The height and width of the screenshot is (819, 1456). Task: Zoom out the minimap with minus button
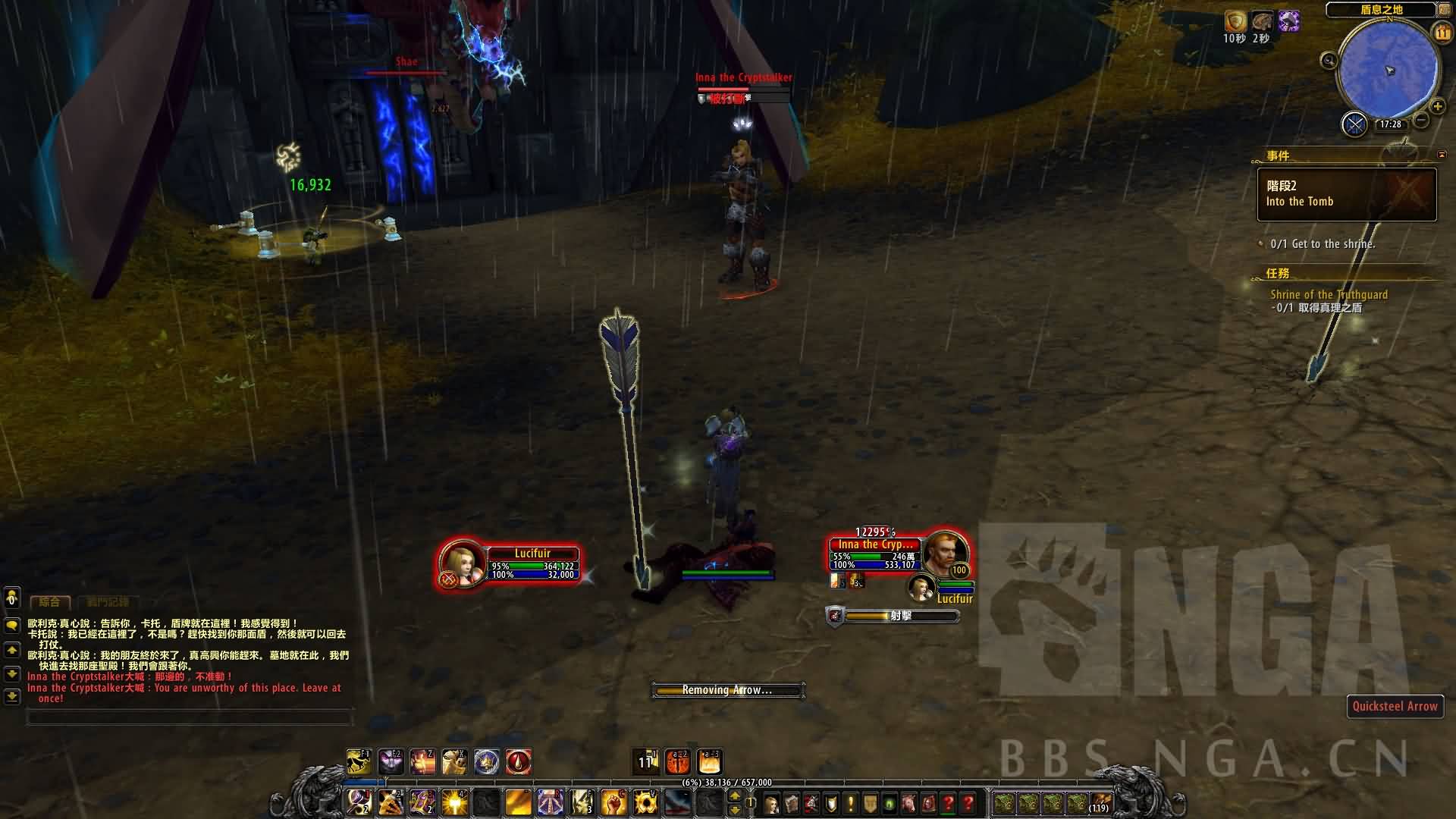point(1422,120)
